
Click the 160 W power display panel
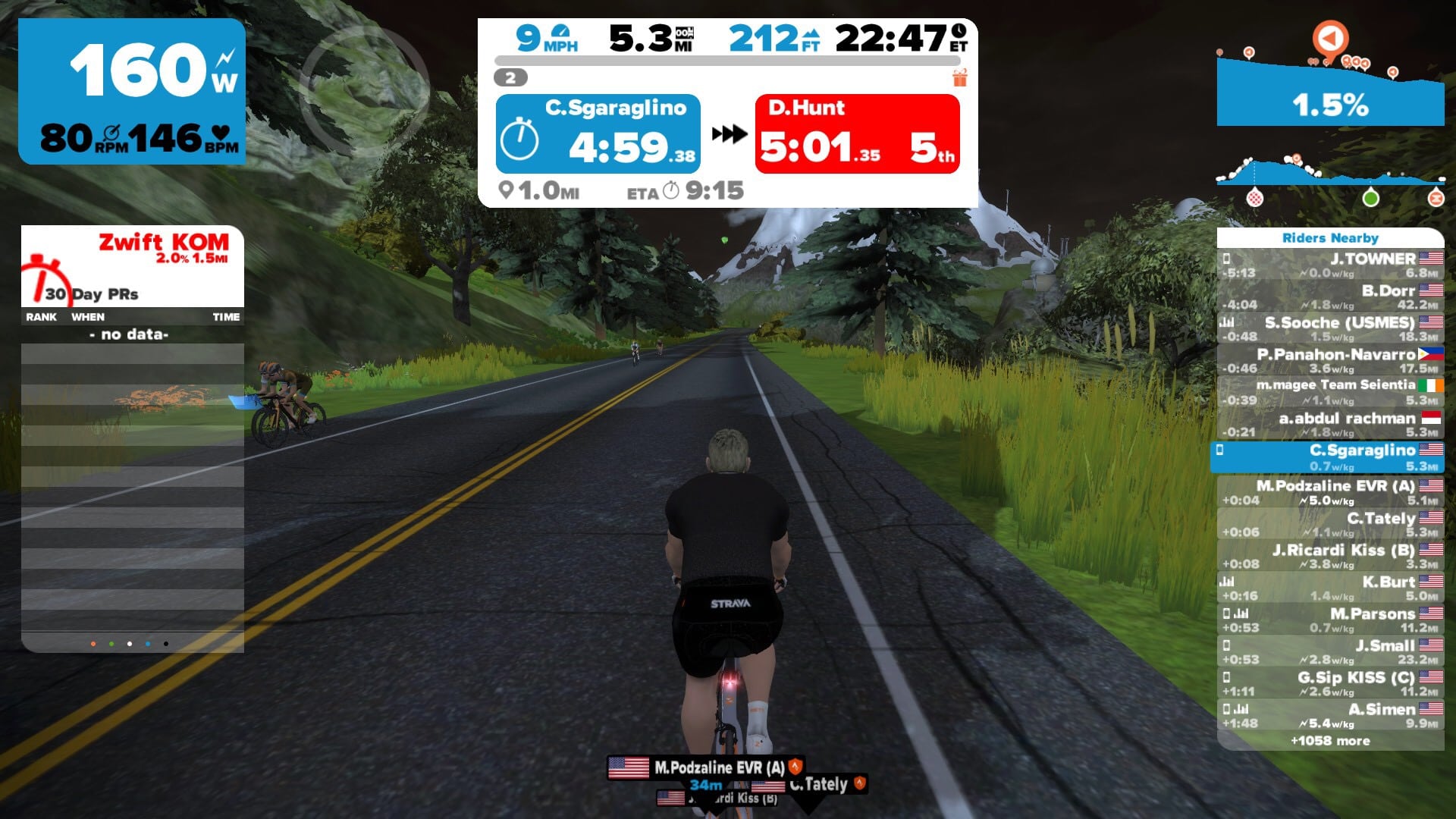coord(132,91)
